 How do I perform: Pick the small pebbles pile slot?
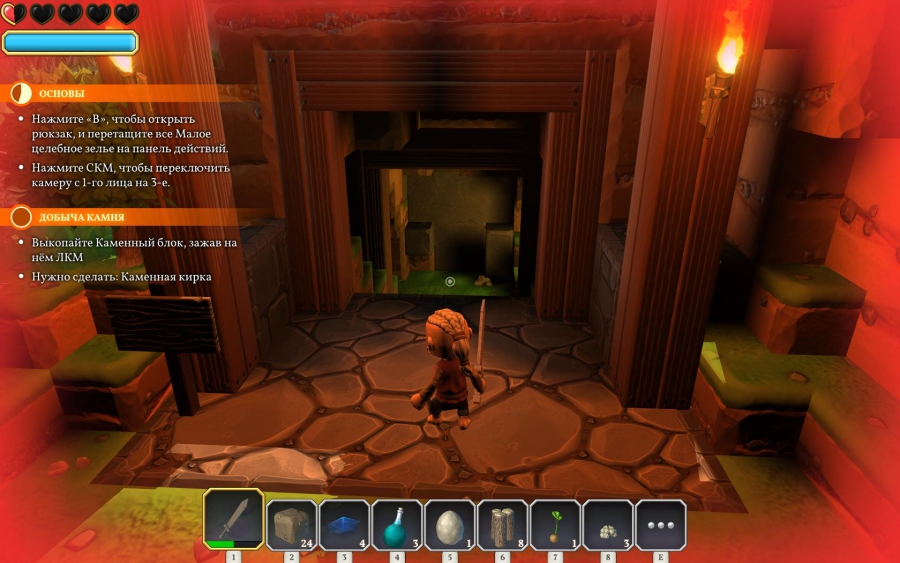coord(607,524)
